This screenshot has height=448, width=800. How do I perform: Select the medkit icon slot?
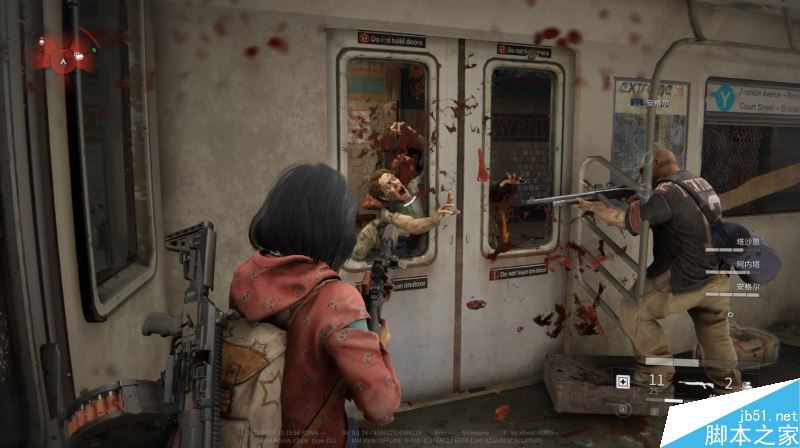[623, 381]
